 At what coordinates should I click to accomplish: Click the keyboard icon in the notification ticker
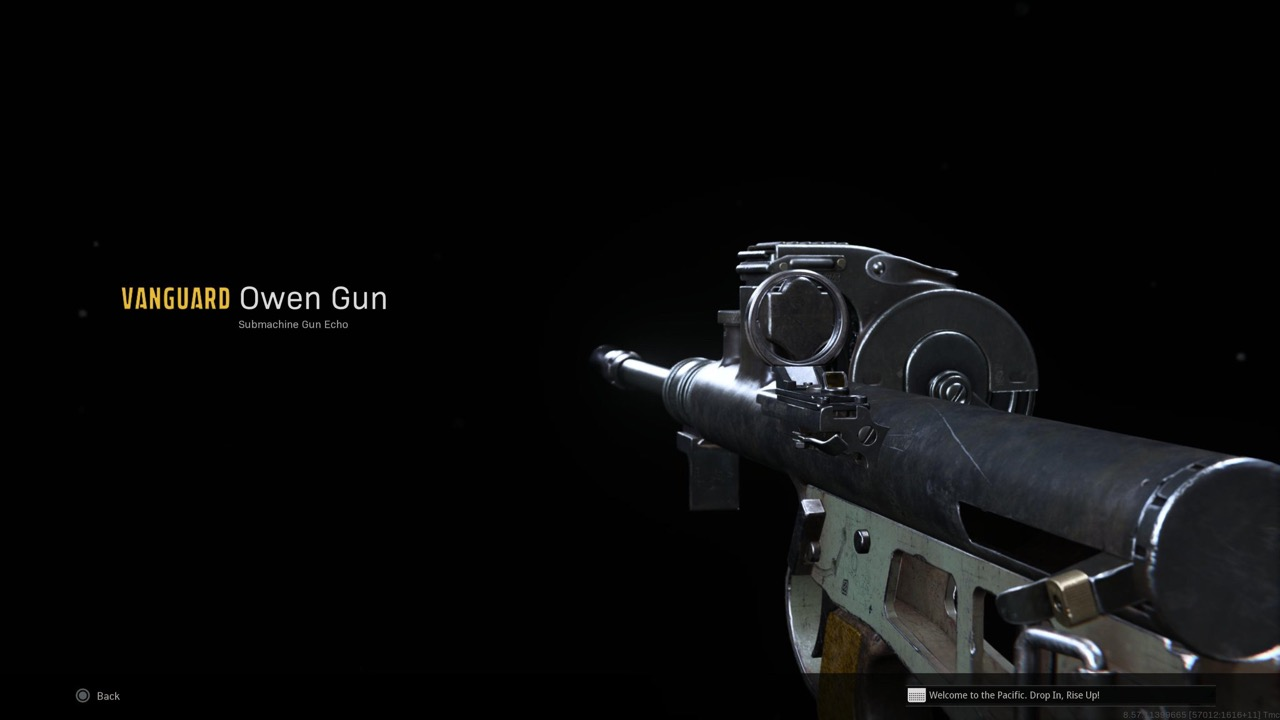click(x=916, y=695)
